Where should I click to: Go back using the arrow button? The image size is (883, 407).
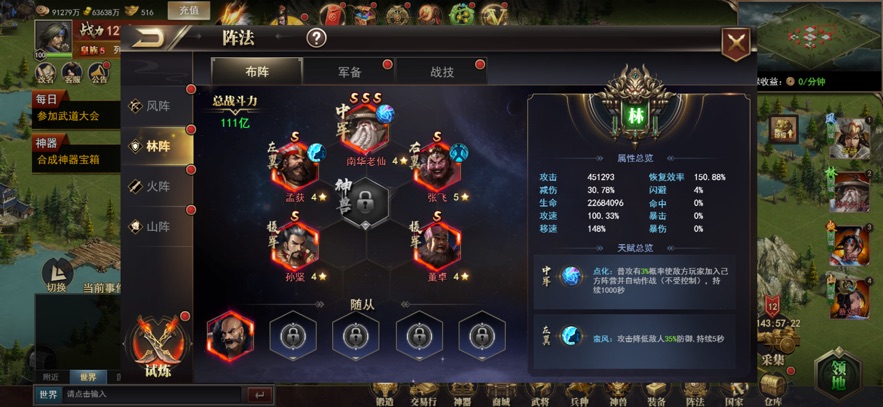(x=153, y=39)
